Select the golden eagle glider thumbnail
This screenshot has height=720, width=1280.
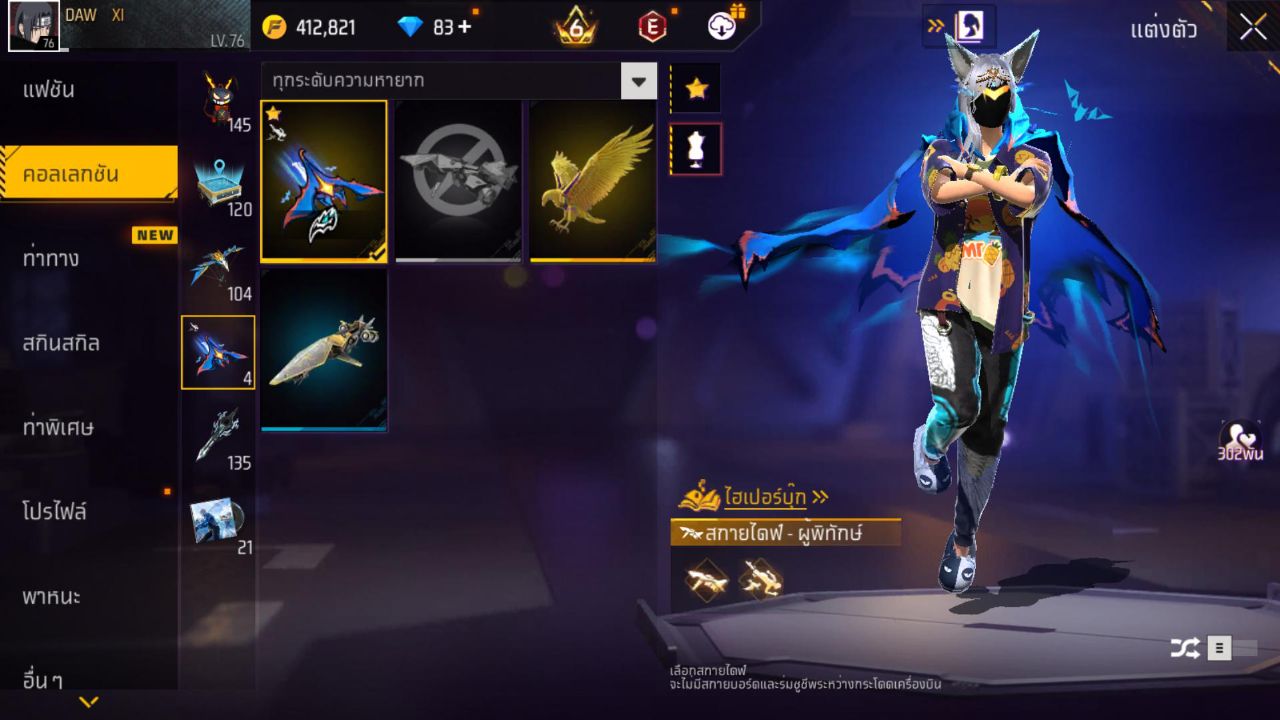point(592,180)
